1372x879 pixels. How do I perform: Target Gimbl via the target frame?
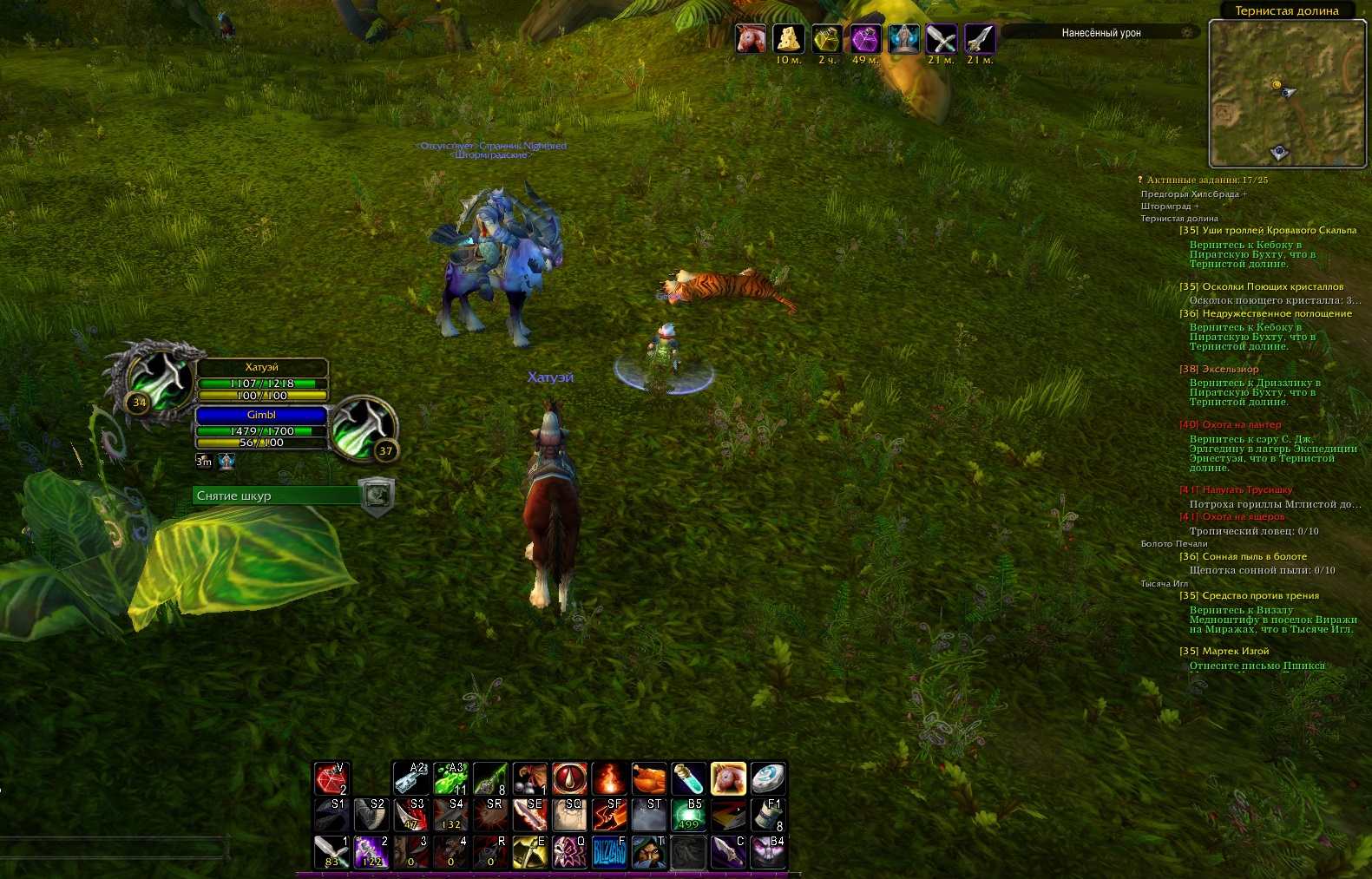point(261,415)
